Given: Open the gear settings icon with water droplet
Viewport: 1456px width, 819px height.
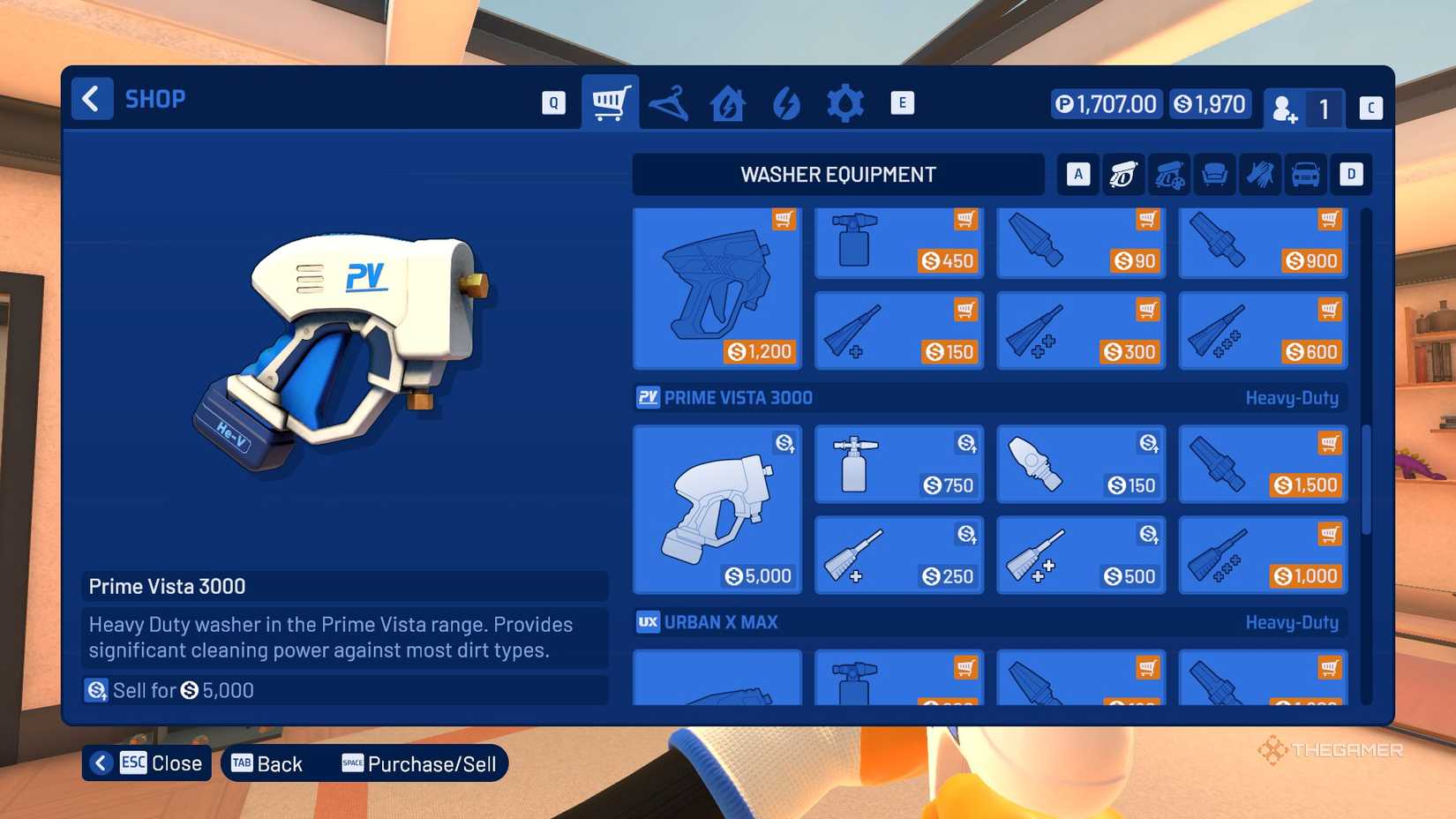Looking at the screenshot, I should point(845,101).
